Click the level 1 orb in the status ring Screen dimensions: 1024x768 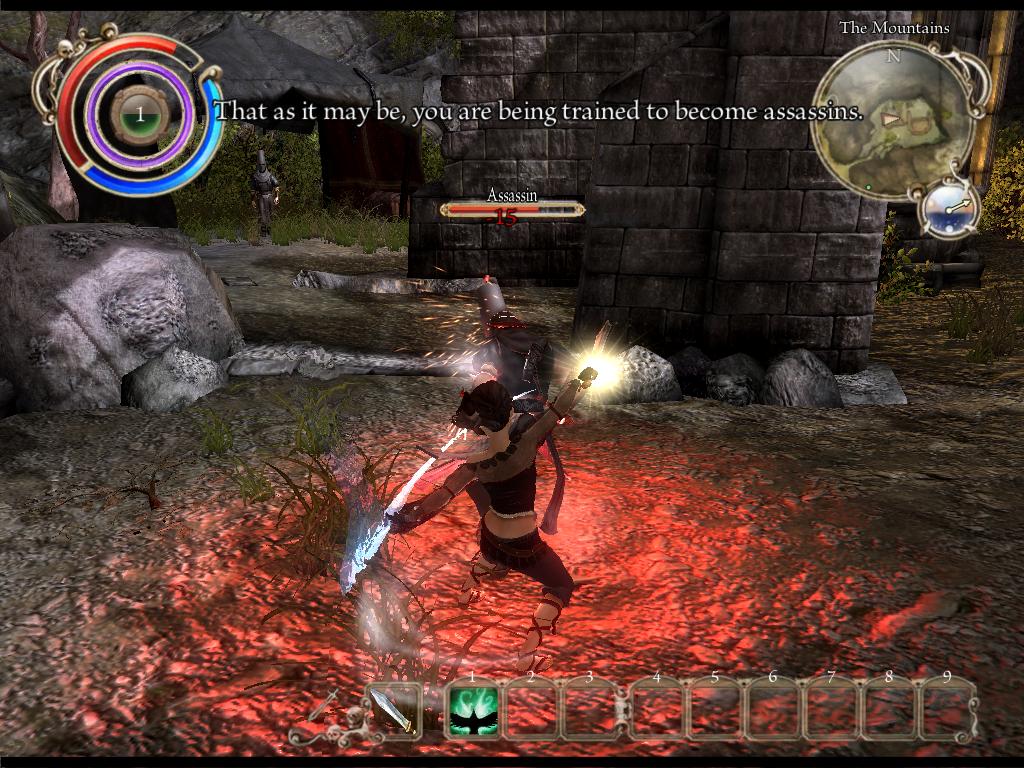pyautogui.click(x=140, y=115)
